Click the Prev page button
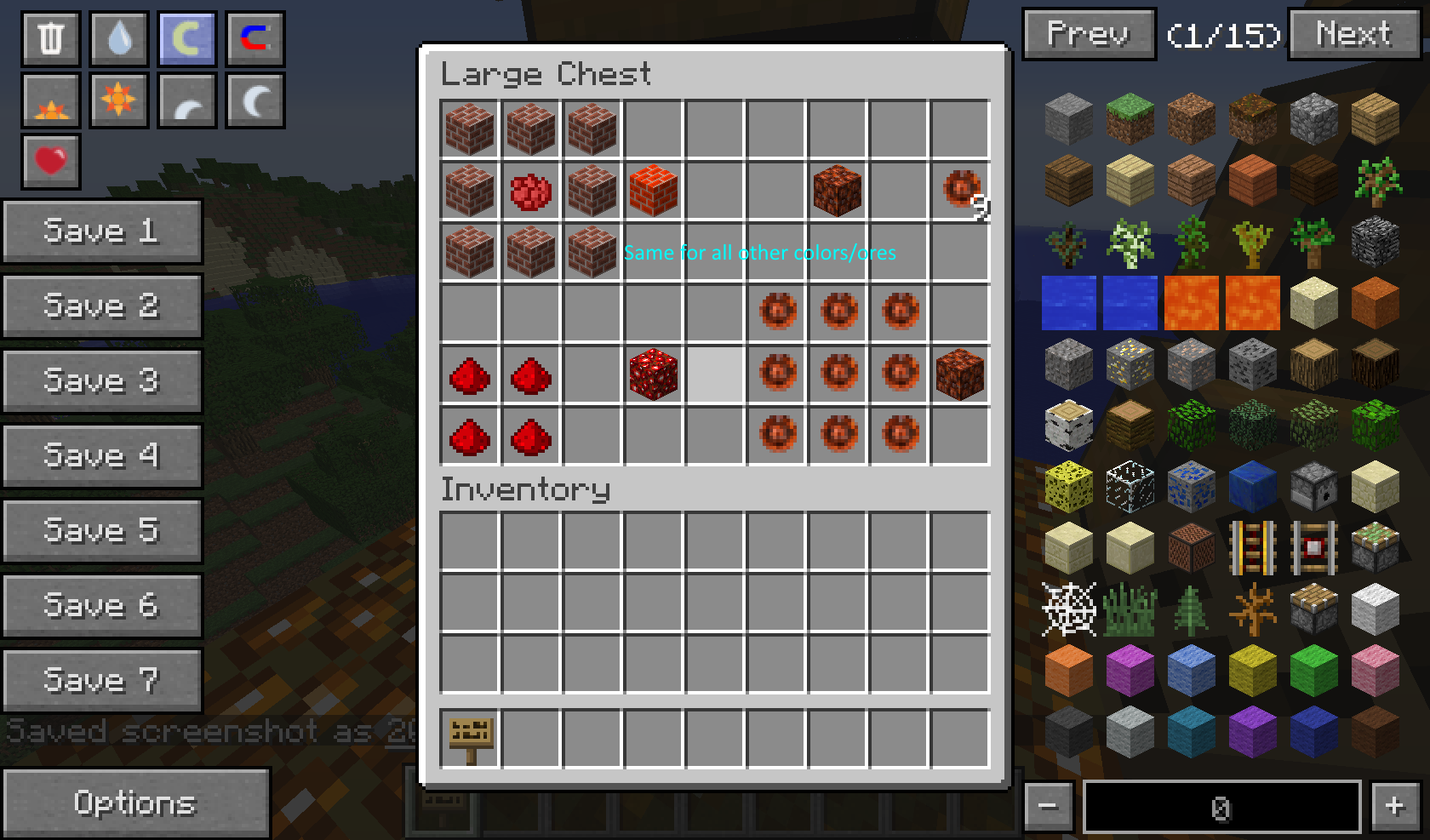This screenshot has height=840, width=1430. point(1089,35)
